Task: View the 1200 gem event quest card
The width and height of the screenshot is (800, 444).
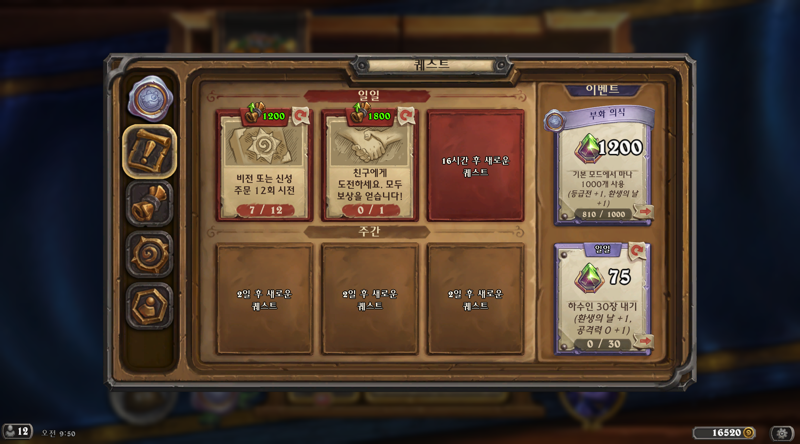Action: tap(600, 165)
